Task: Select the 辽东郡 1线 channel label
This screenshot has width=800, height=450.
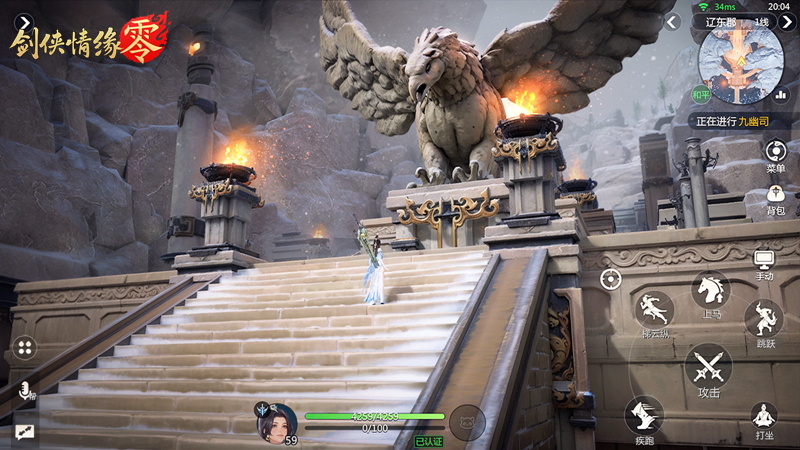Action: click(x=738, y=22)
